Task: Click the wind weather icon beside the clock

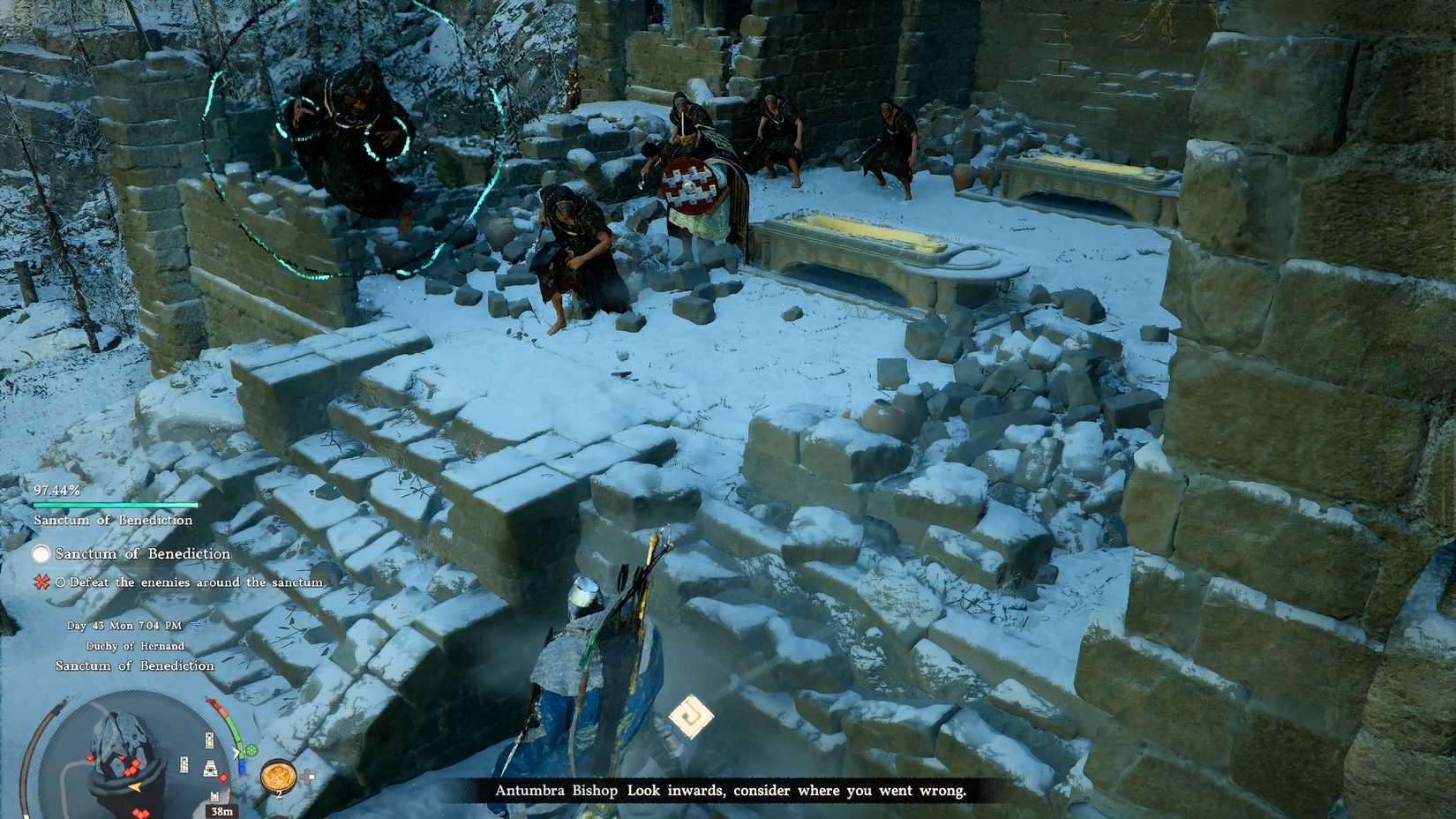Action: 196,624
